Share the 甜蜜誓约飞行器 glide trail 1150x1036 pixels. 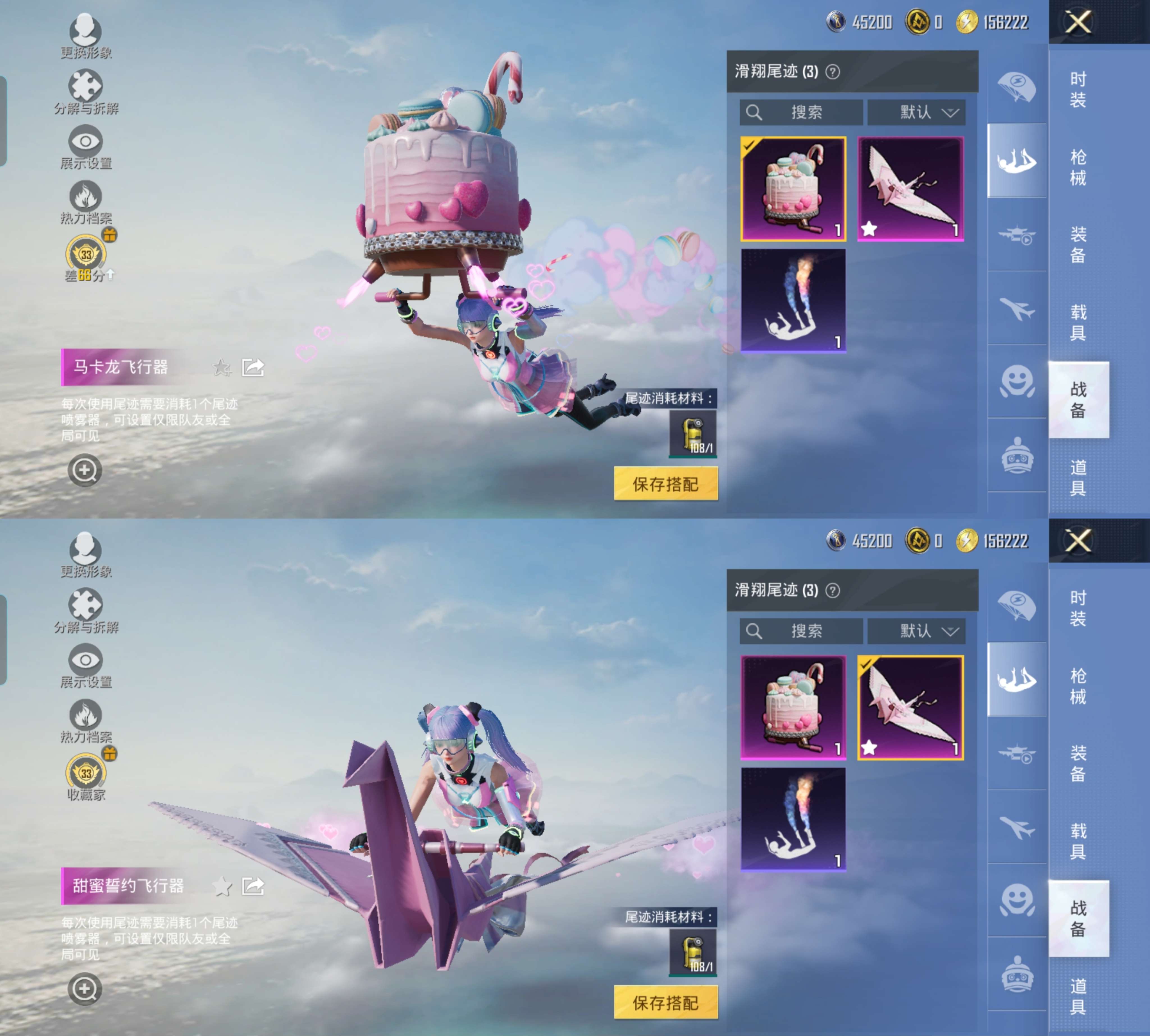click(253, 886)
